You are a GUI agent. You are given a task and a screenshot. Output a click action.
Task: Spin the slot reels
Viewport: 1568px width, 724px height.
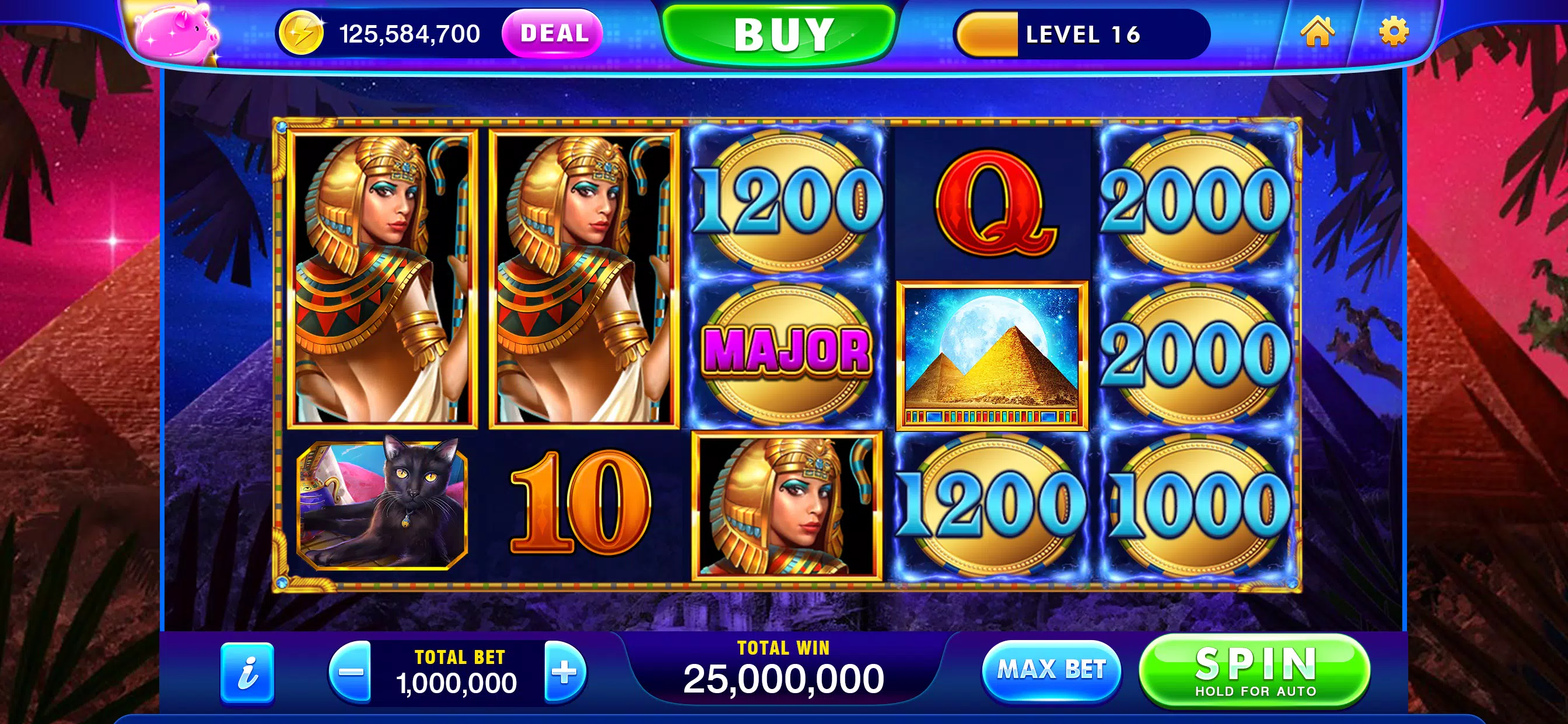[x=1254, y=670]
